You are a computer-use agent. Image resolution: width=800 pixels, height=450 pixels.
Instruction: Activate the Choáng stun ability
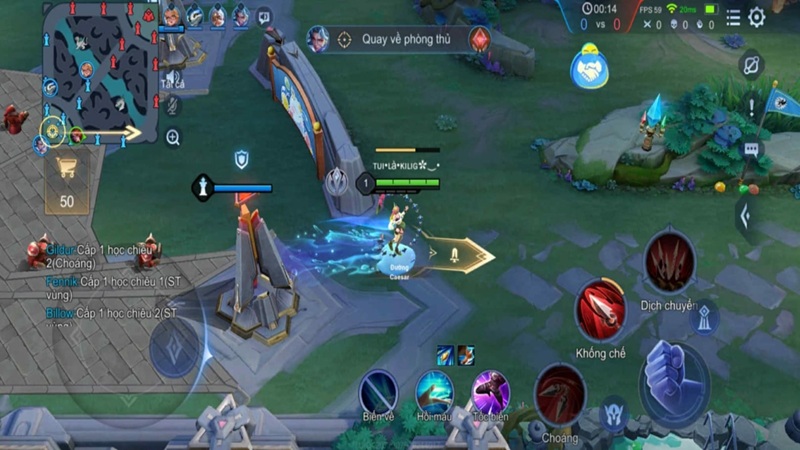point(559,394)
